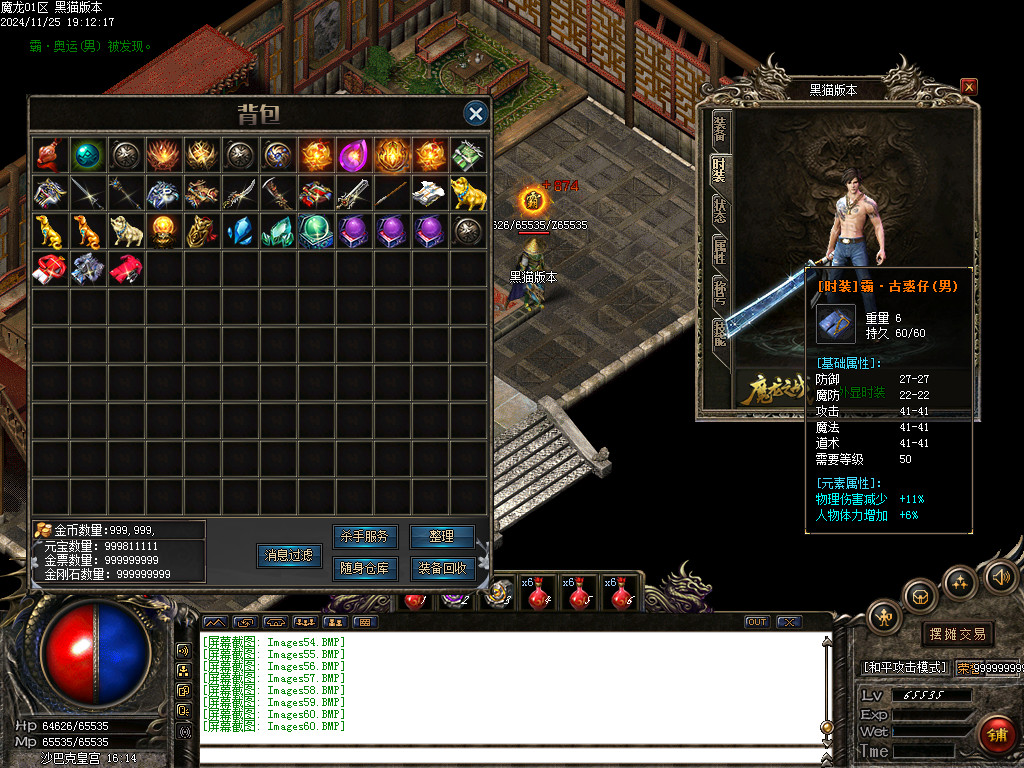Select the magenta teardrop gem in backpack

click(x=353, y=155)
